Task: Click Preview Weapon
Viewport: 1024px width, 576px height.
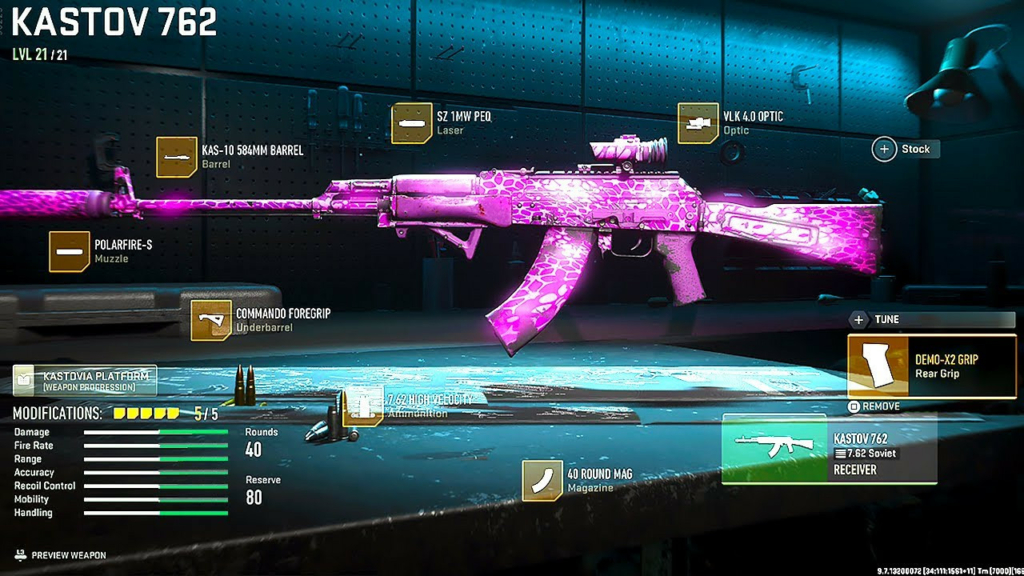Action: 60,555
